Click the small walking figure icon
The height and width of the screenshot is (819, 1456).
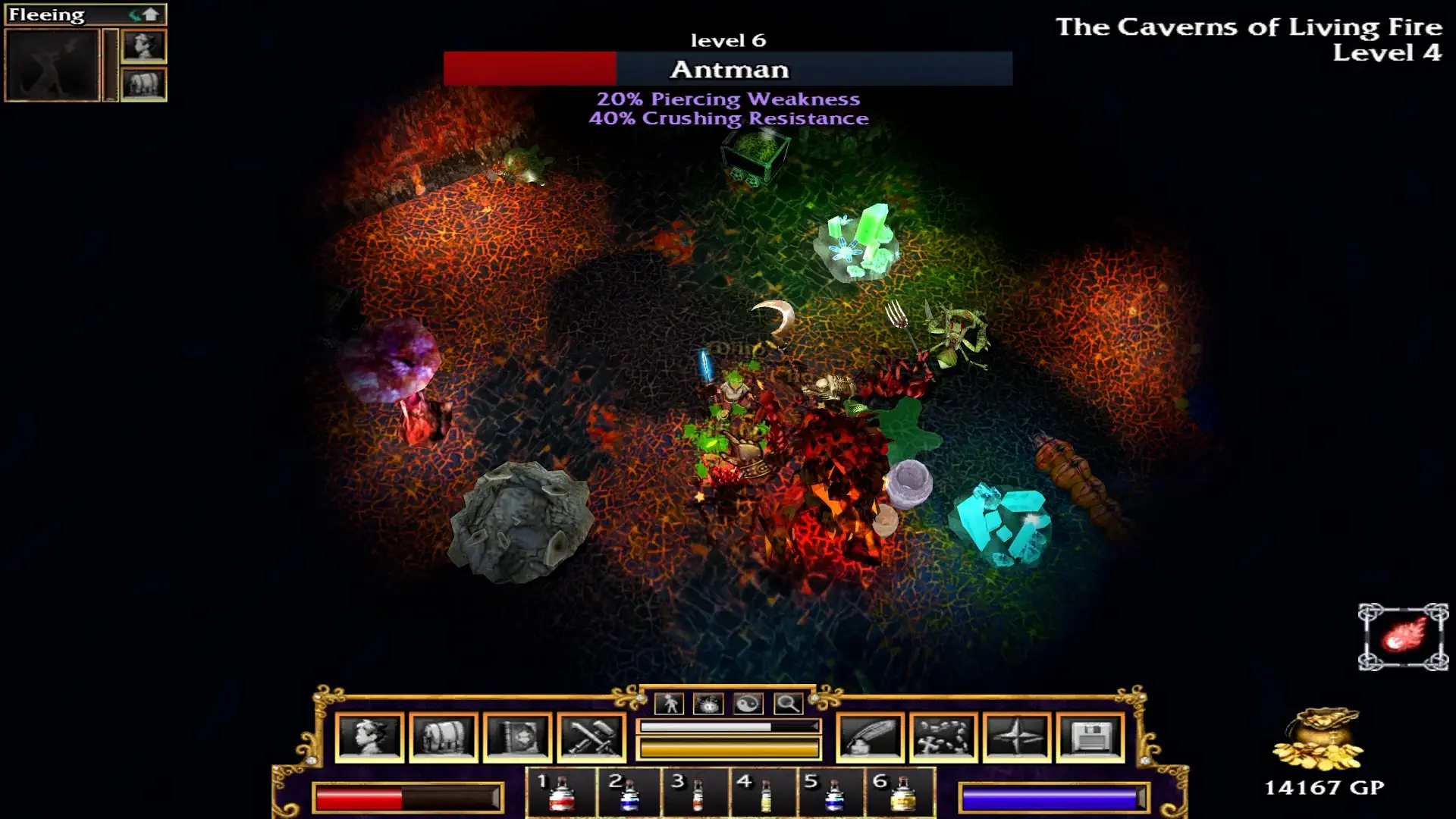pyautogui.click(x=670, y=704)
